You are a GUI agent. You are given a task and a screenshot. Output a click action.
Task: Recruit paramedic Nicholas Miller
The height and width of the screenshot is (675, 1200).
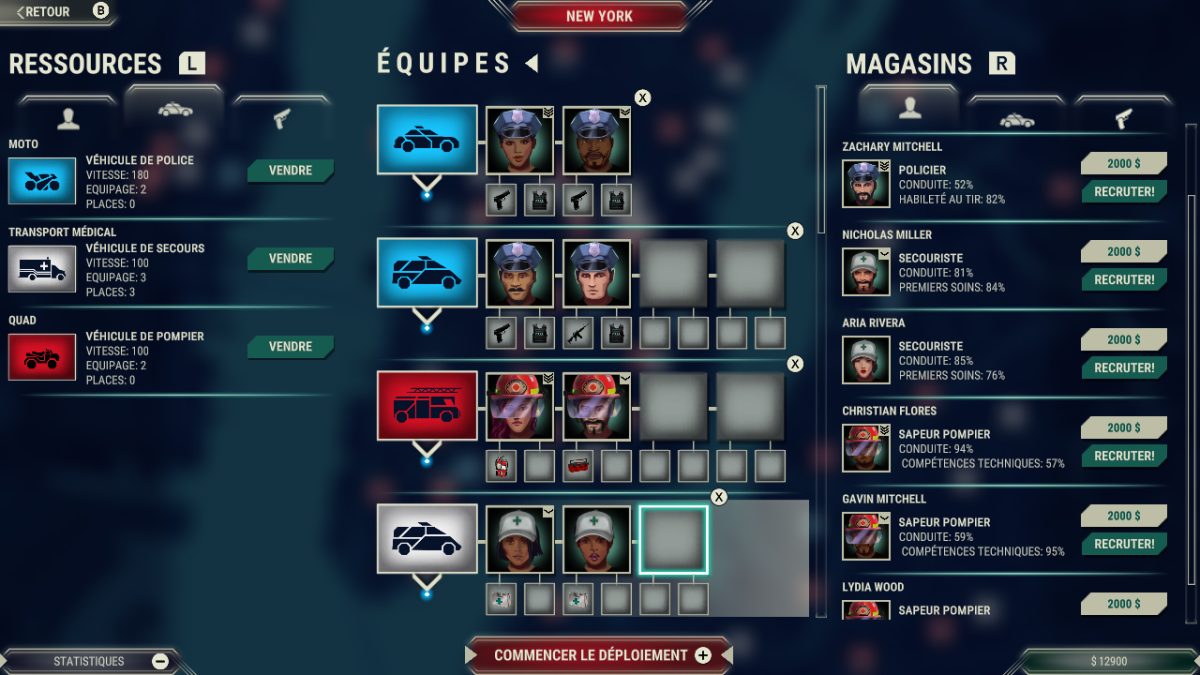pyautogui.click(x=1124, y=280)
